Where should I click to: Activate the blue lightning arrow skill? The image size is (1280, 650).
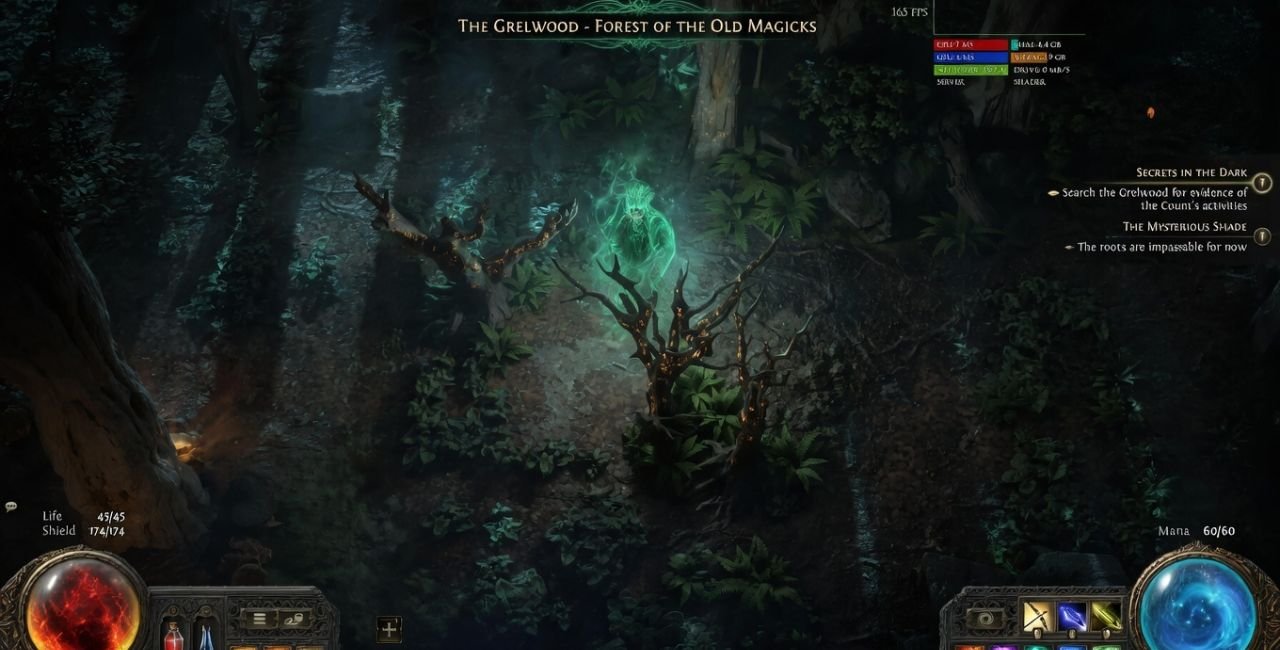click(1071, 616)
